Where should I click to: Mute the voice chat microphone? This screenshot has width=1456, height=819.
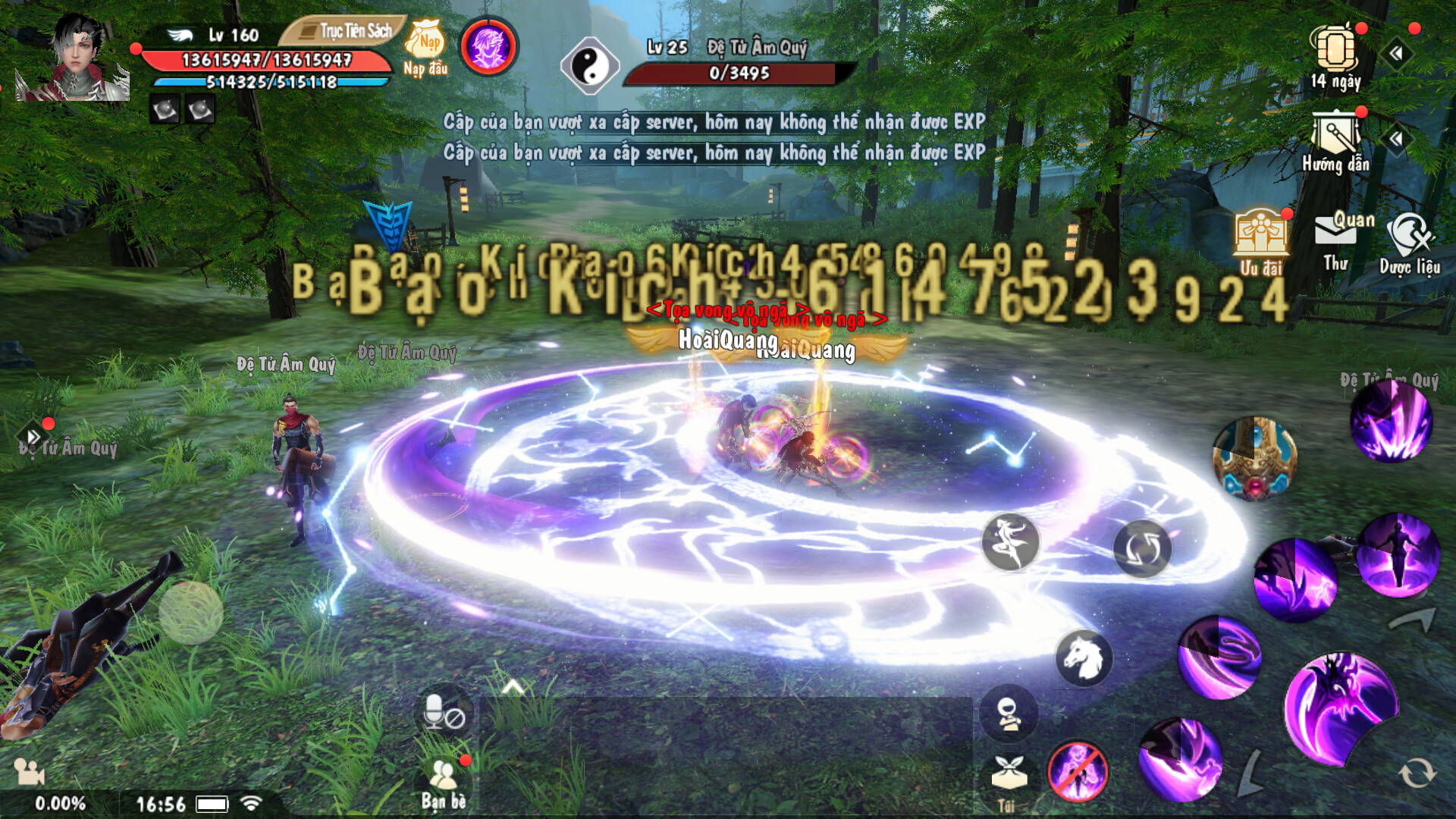pyautogui.click(x=444, y=712)
